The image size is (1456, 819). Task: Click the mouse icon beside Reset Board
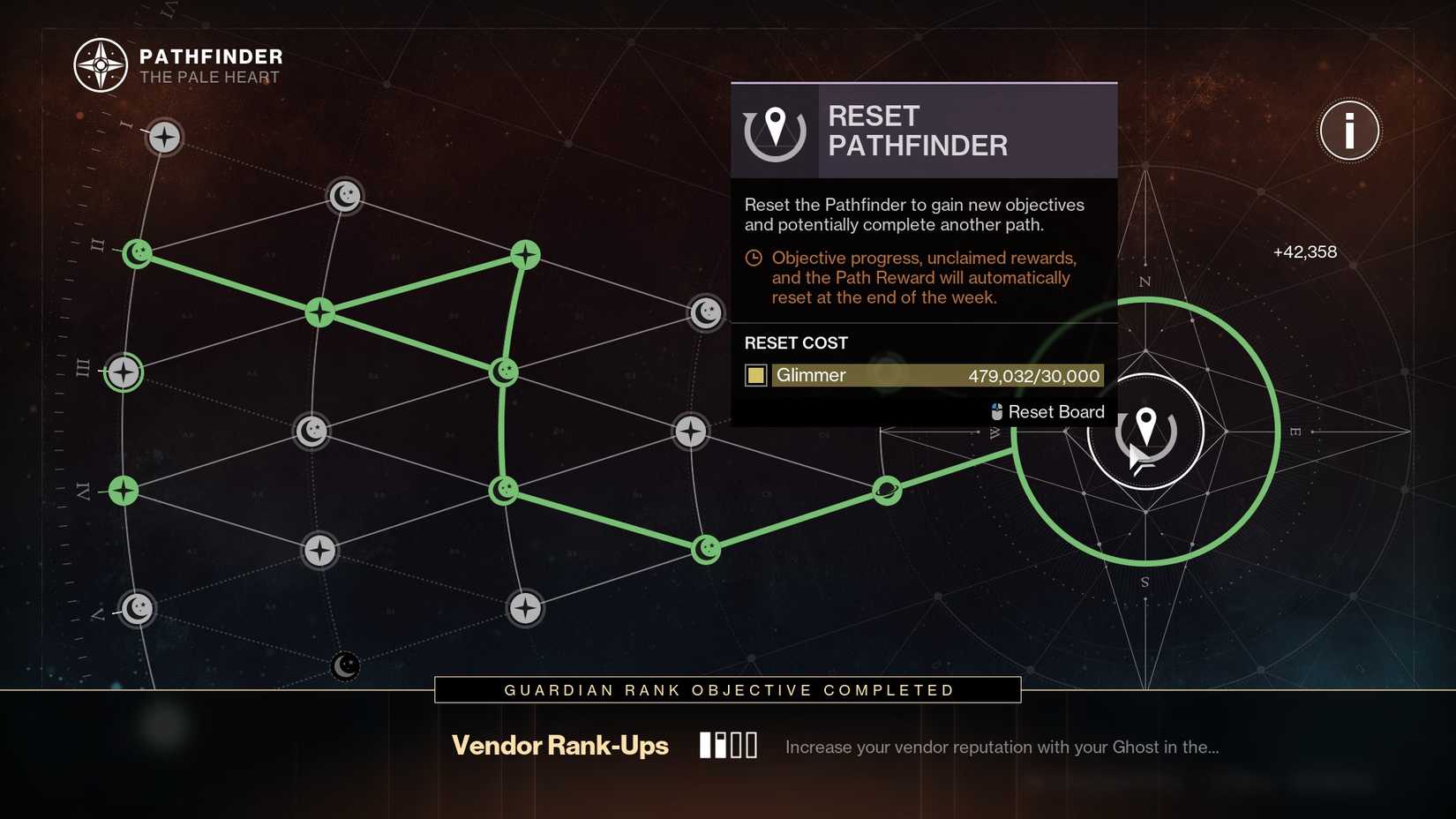pyautogui.click(x=996, y=411)
